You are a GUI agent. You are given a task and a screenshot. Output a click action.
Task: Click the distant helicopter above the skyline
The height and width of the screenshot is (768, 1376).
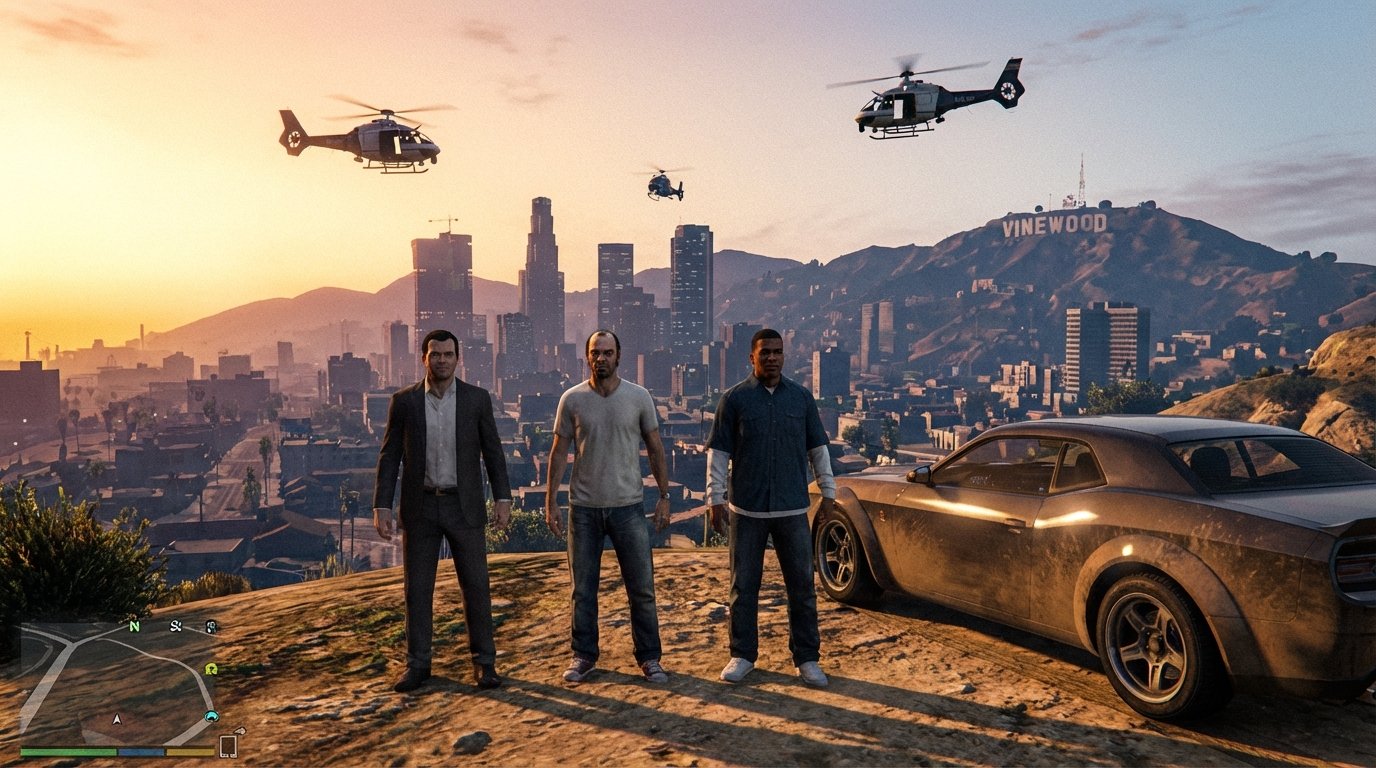[662, 186]
